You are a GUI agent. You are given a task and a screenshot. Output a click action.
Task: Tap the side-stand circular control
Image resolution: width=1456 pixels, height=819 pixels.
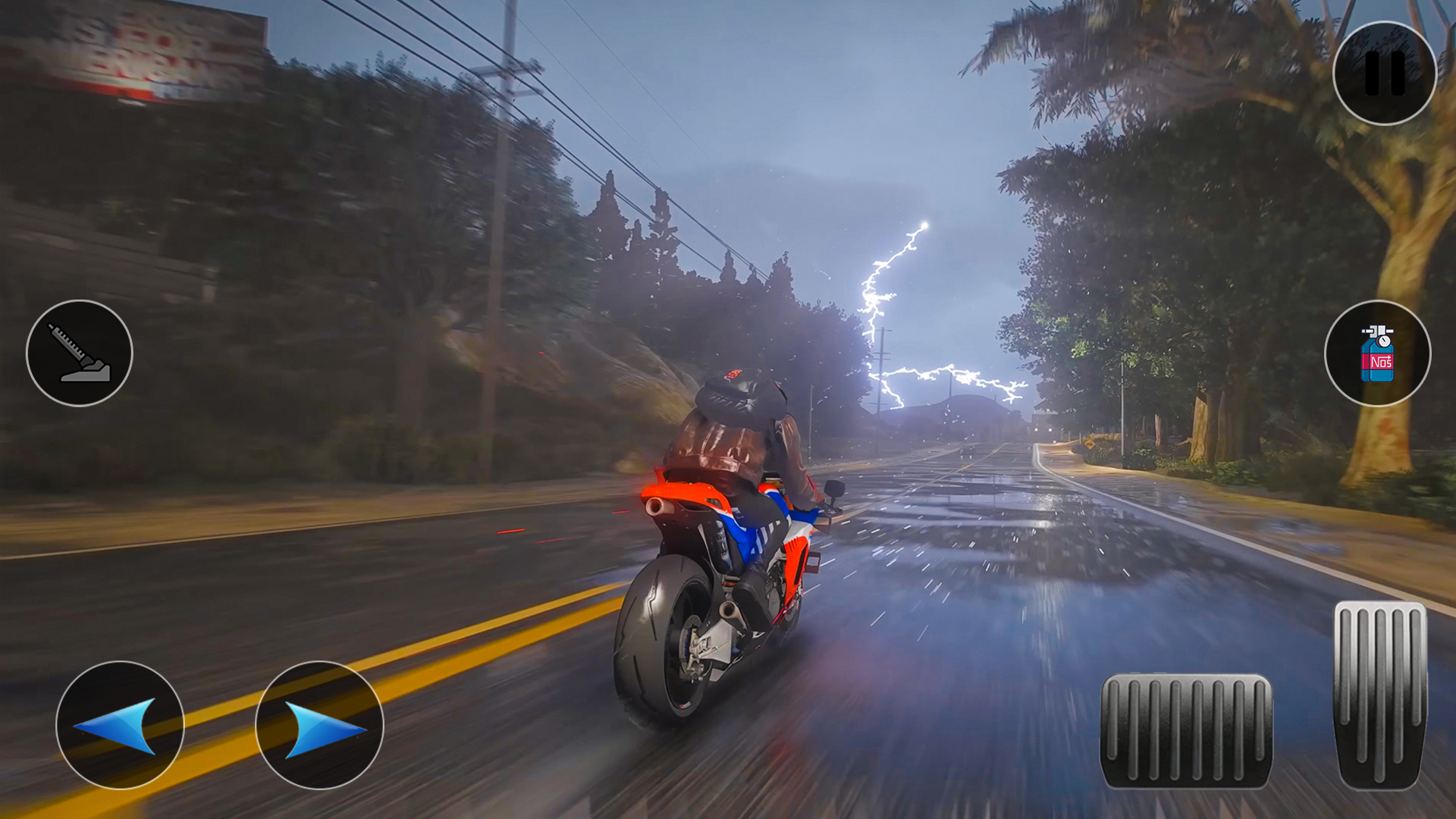pyautogui.click(x=80, y=353)
